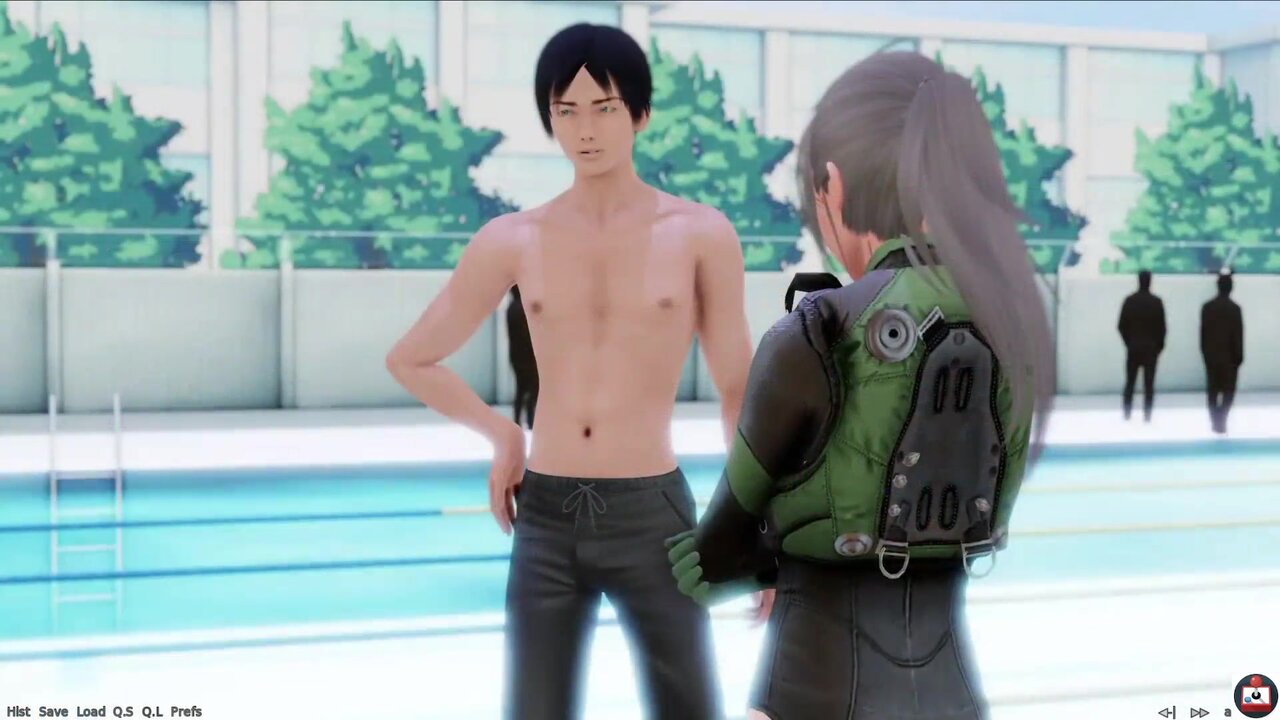The height and width of the screenshot is (720, 1280).
Task: Fast-forward with the double arrow skip button
Action: click(x=1199, y=712)
